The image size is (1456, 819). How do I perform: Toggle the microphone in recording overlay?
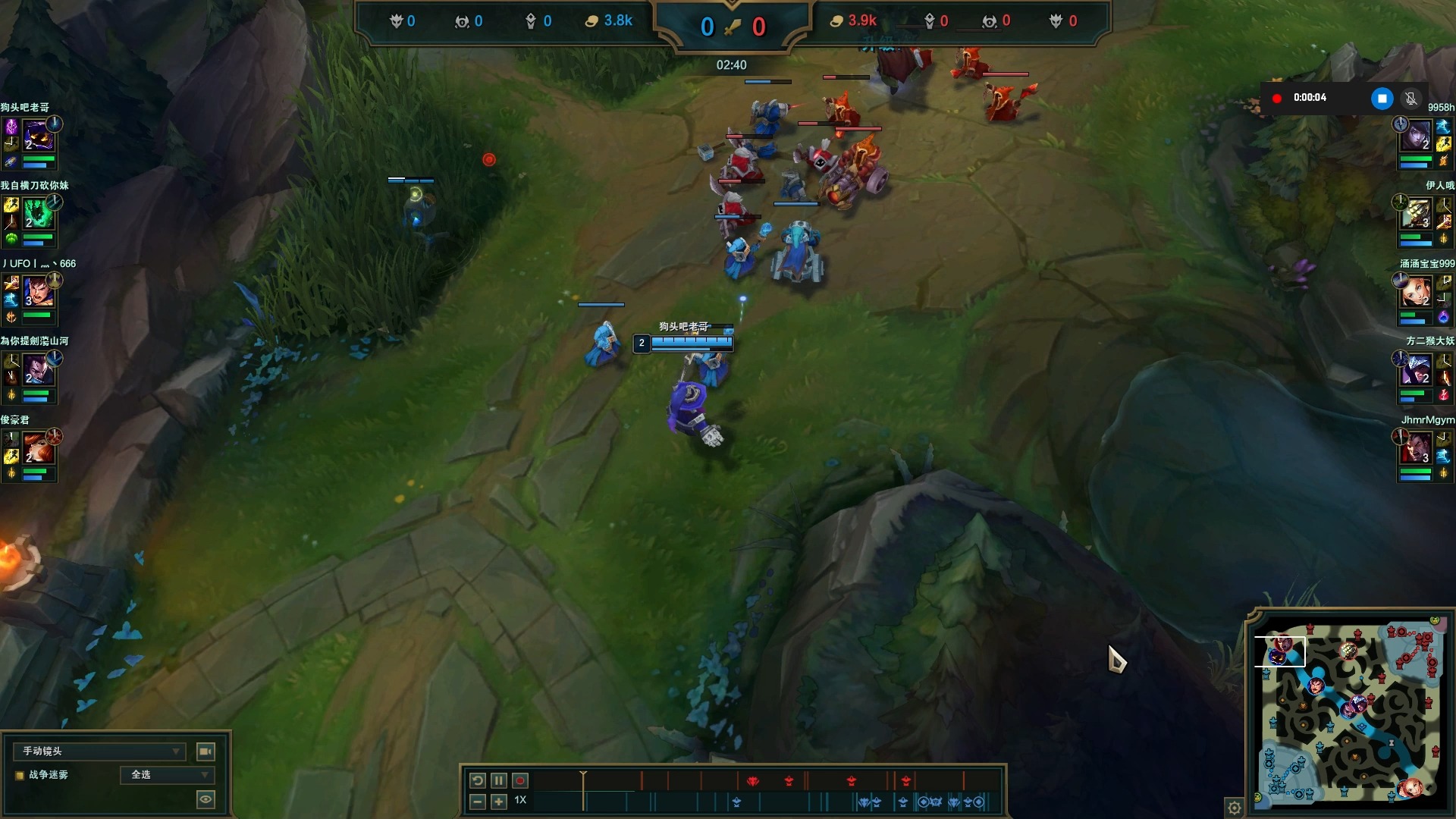click(1410, 98)
